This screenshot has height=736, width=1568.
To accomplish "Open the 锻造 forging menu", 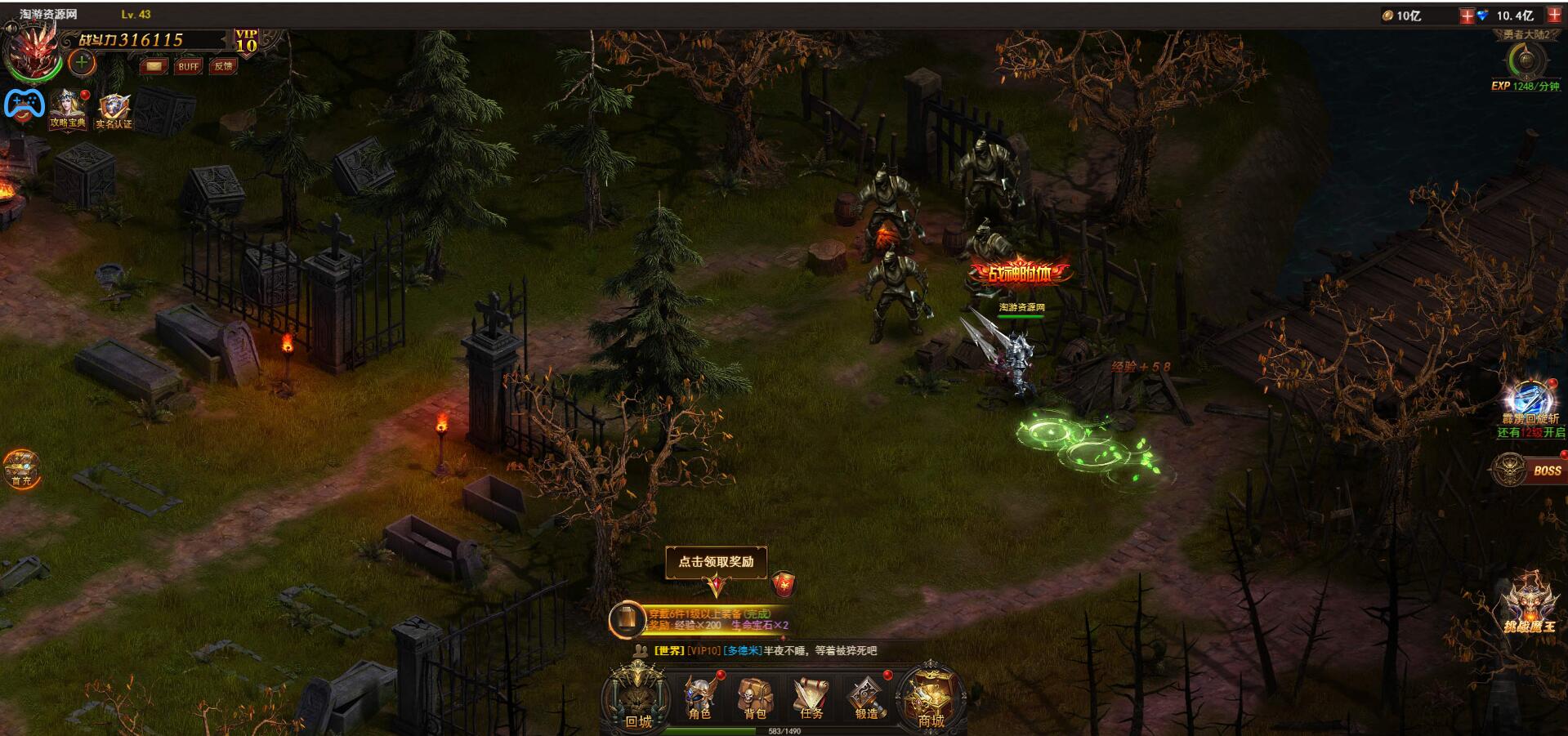I will (866, 699).
